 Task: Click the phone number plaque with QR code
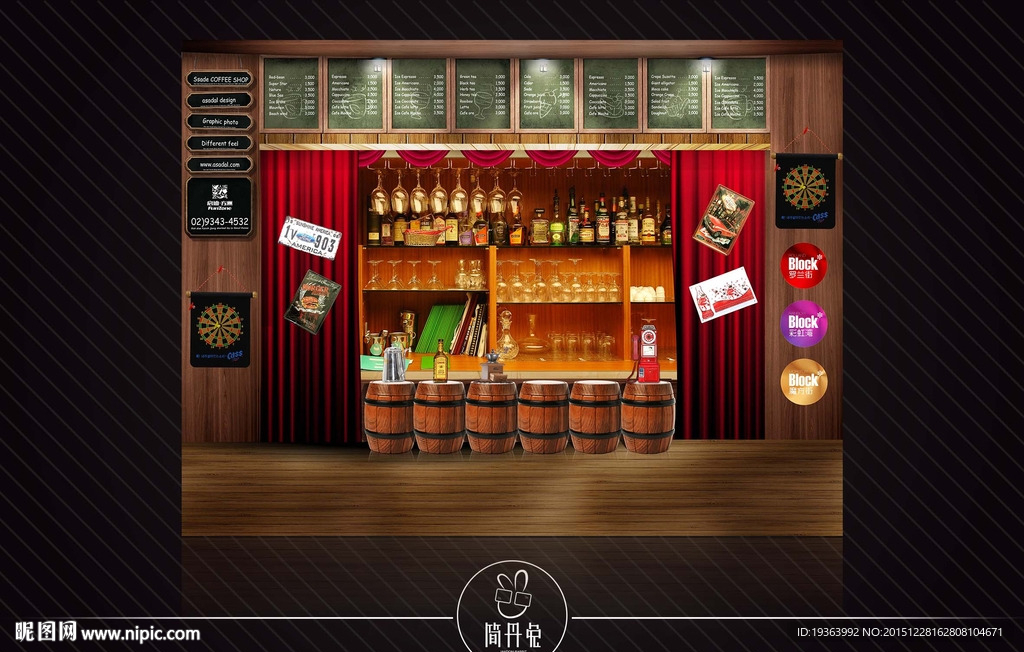pos(219,207)
